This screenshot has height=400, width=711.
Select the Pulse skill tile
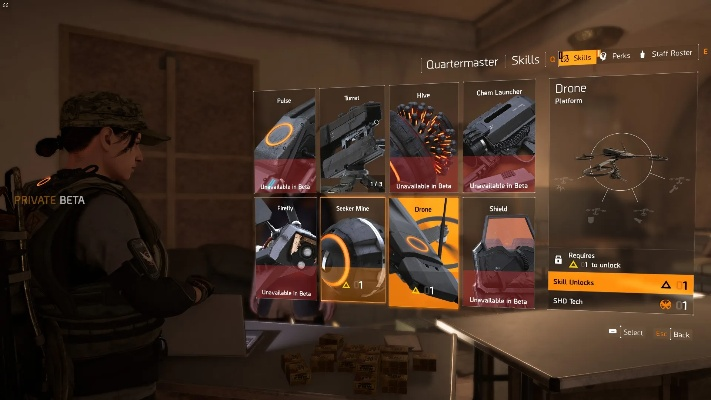pos(285,140)
